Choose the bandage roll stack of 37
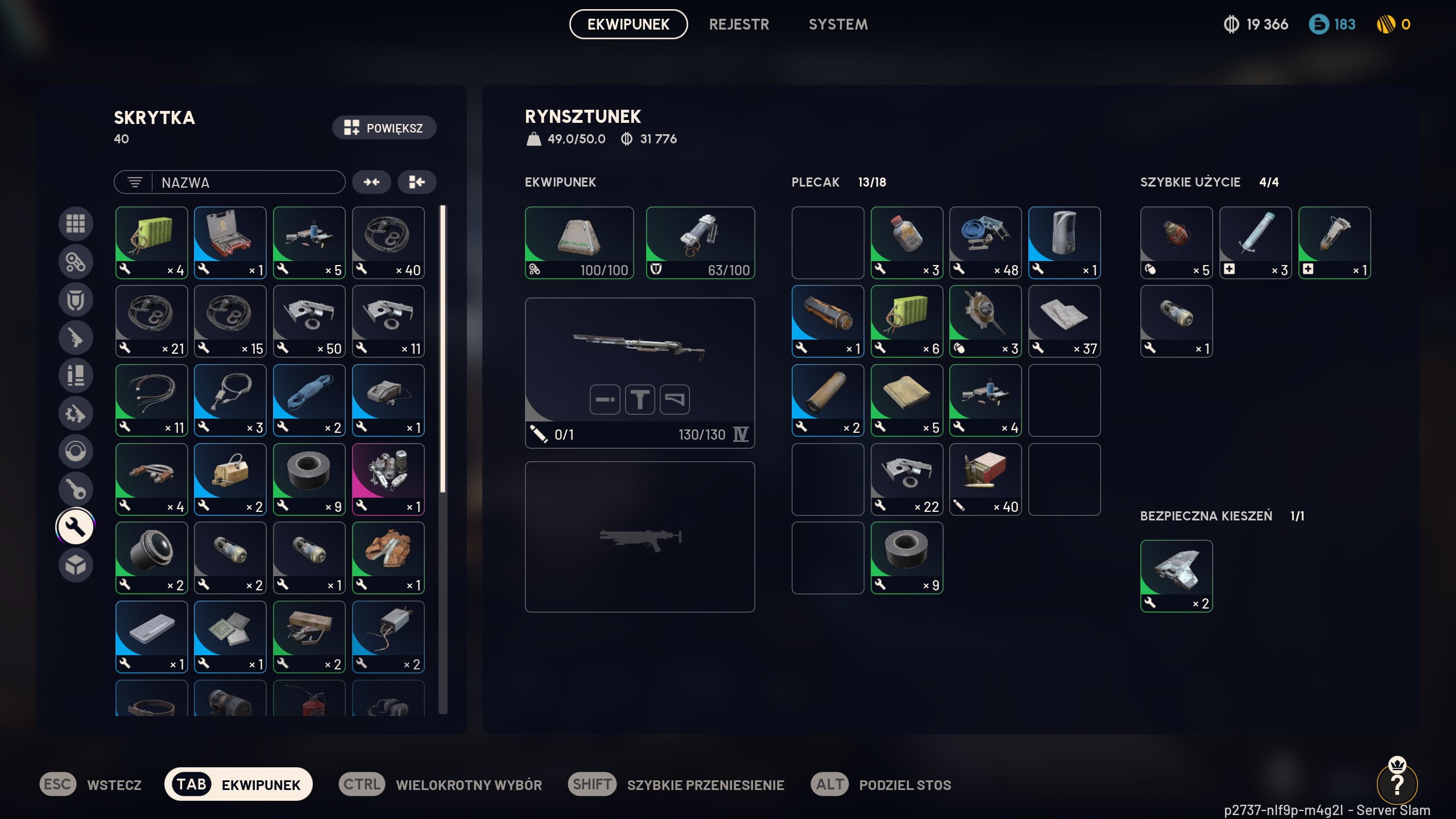The image size is (1456, 819). coord(1064,321)
